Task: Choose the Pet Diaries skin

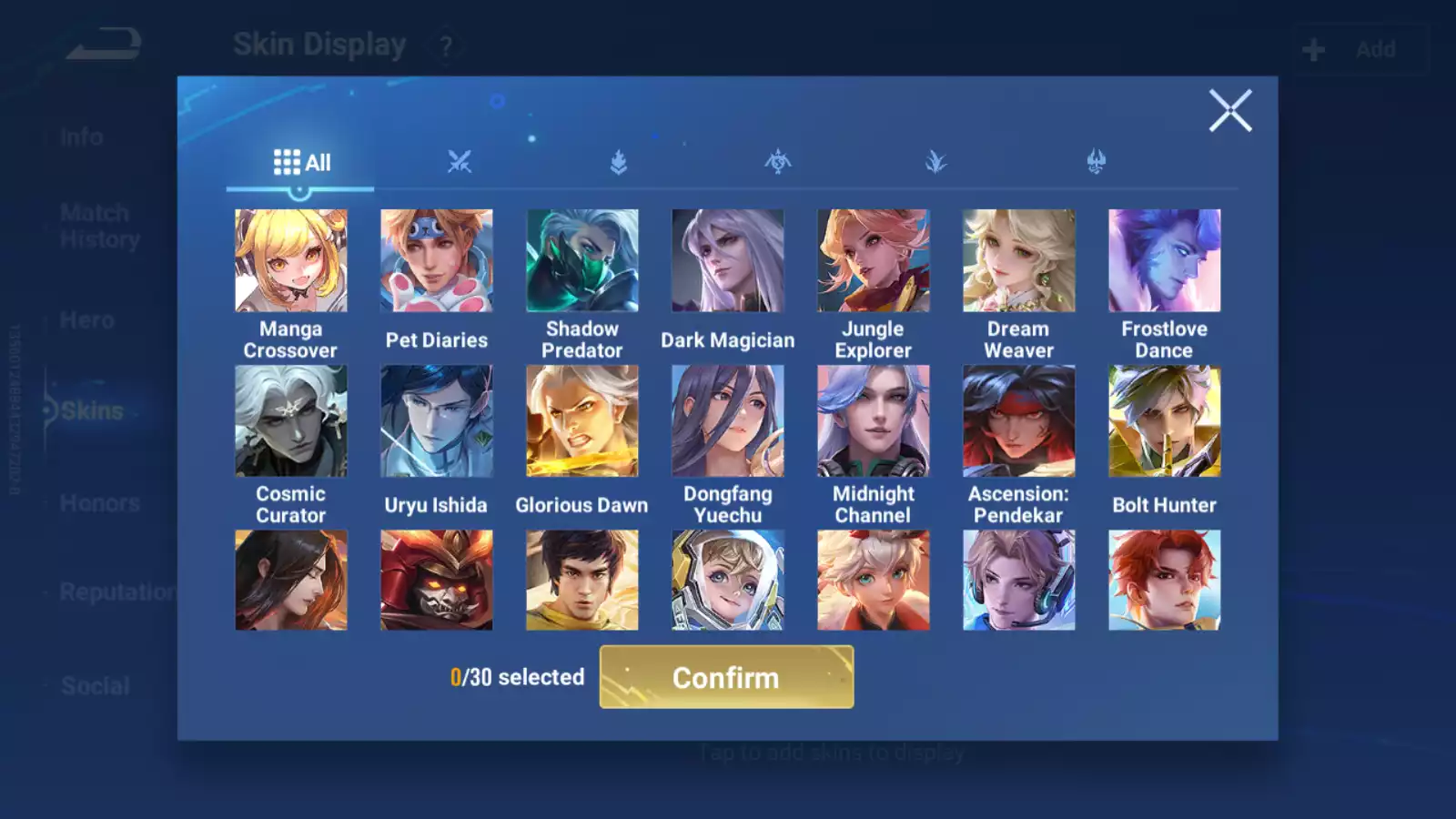Action: 436,261
